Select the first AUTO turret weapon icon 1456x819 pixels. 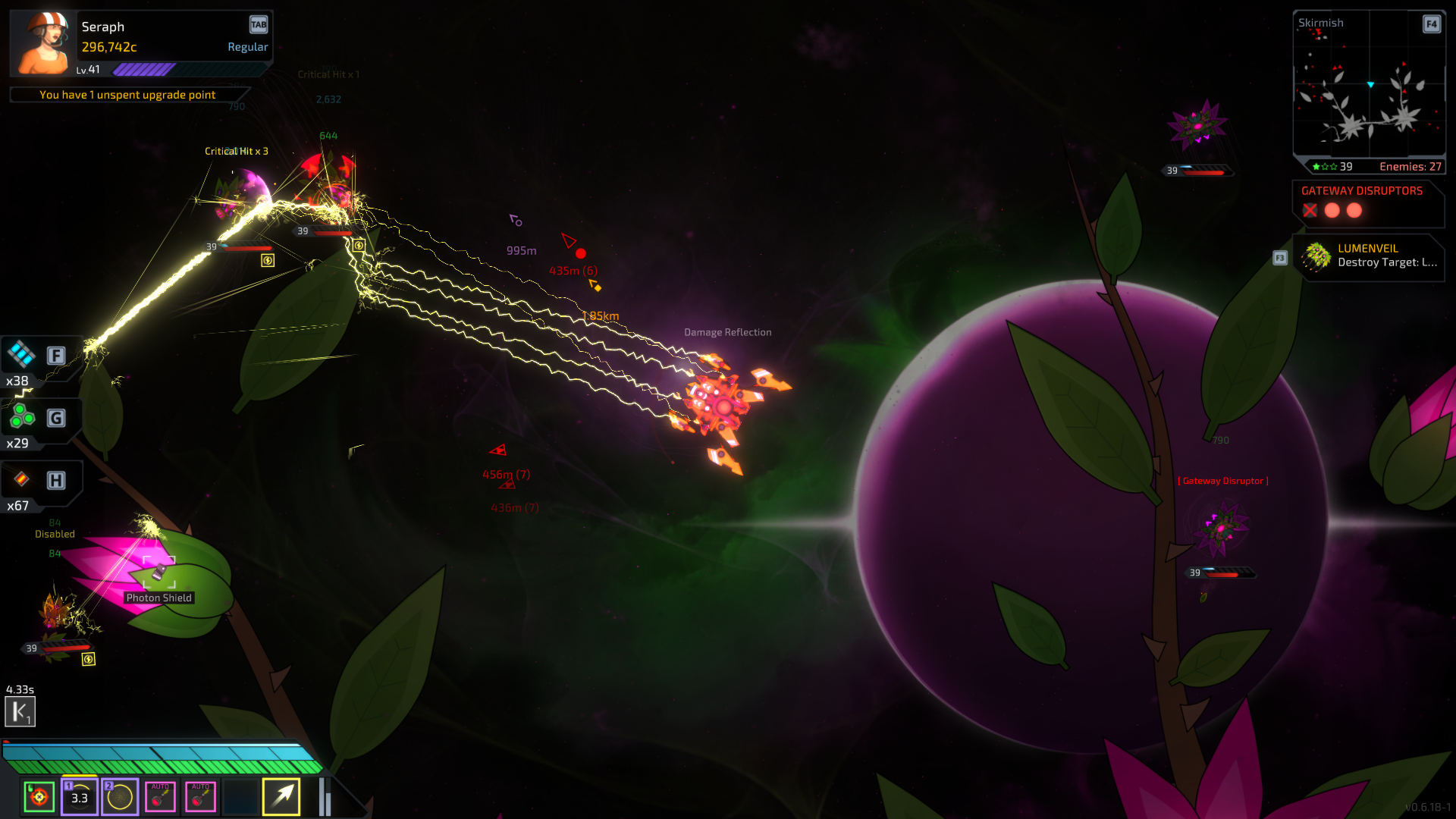coord(160,797)
